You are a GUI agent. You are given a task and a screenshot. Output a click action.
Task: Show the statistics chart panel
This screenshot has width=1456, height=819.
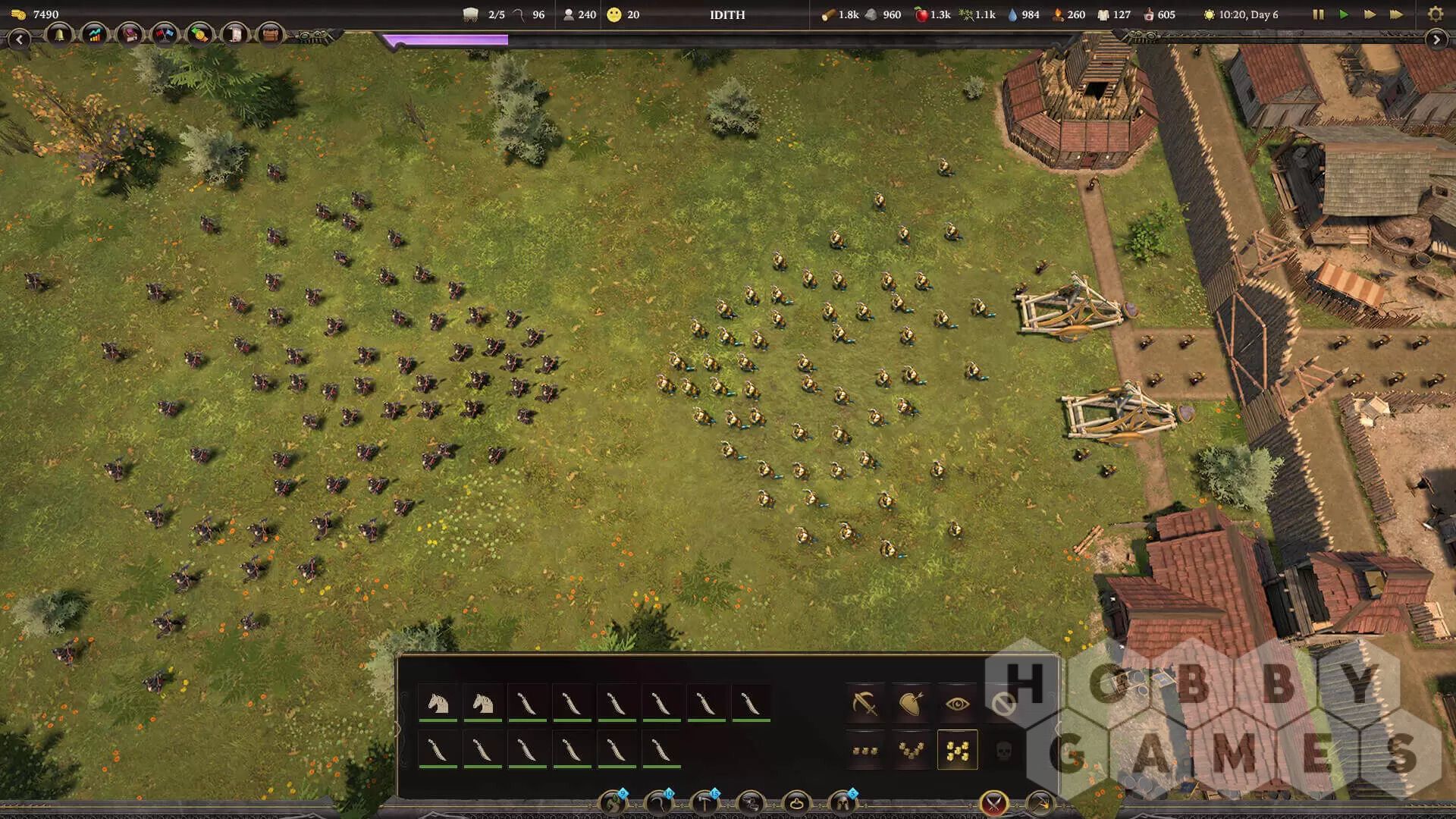point(95,35)
